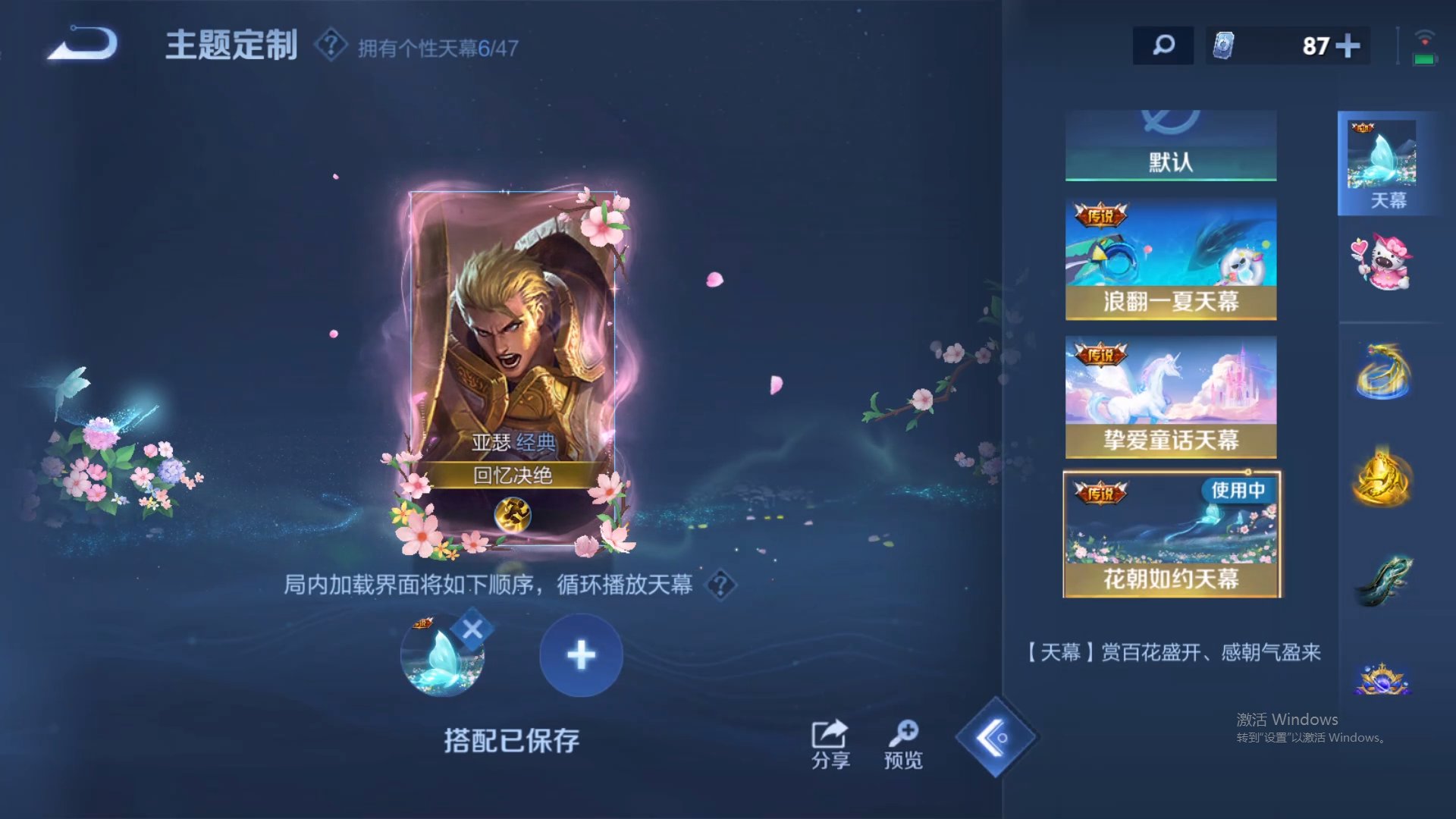This screenshot has height=819, width=1456.
Task: Click the gold coin icon under Arthur's card
Action: (514, 513)
